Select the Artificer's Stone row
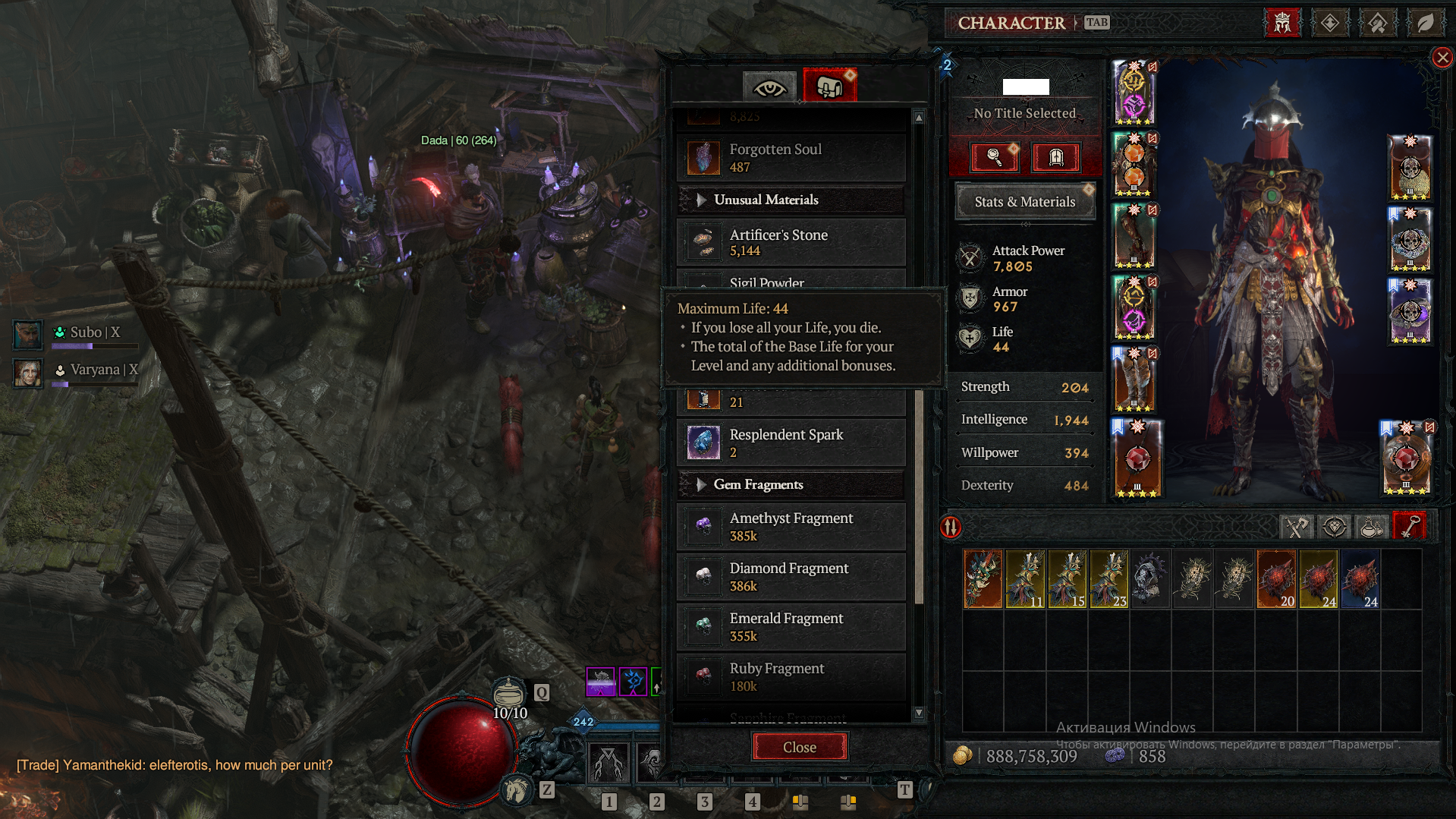 coord(791,243)
